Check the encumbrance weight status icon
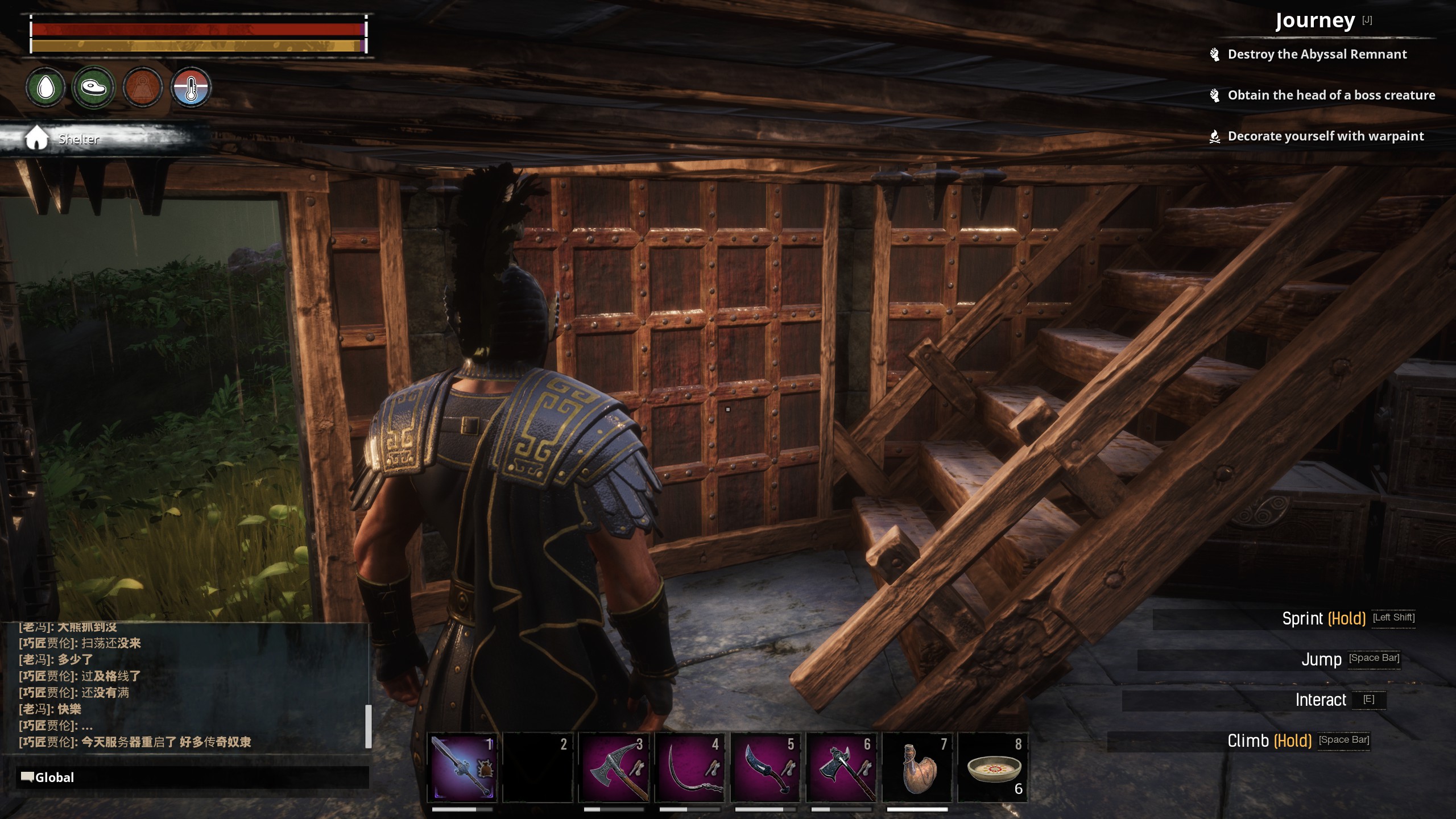This screenshot has width=1456, height=819. point(142,87)
